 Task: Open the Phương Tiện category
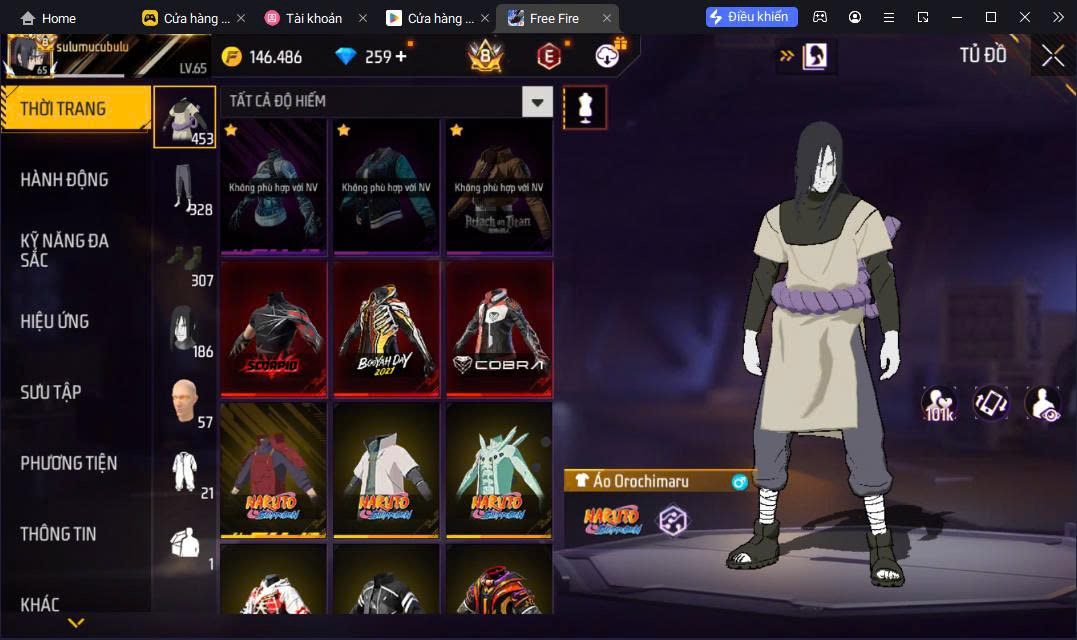click(68, 463)
